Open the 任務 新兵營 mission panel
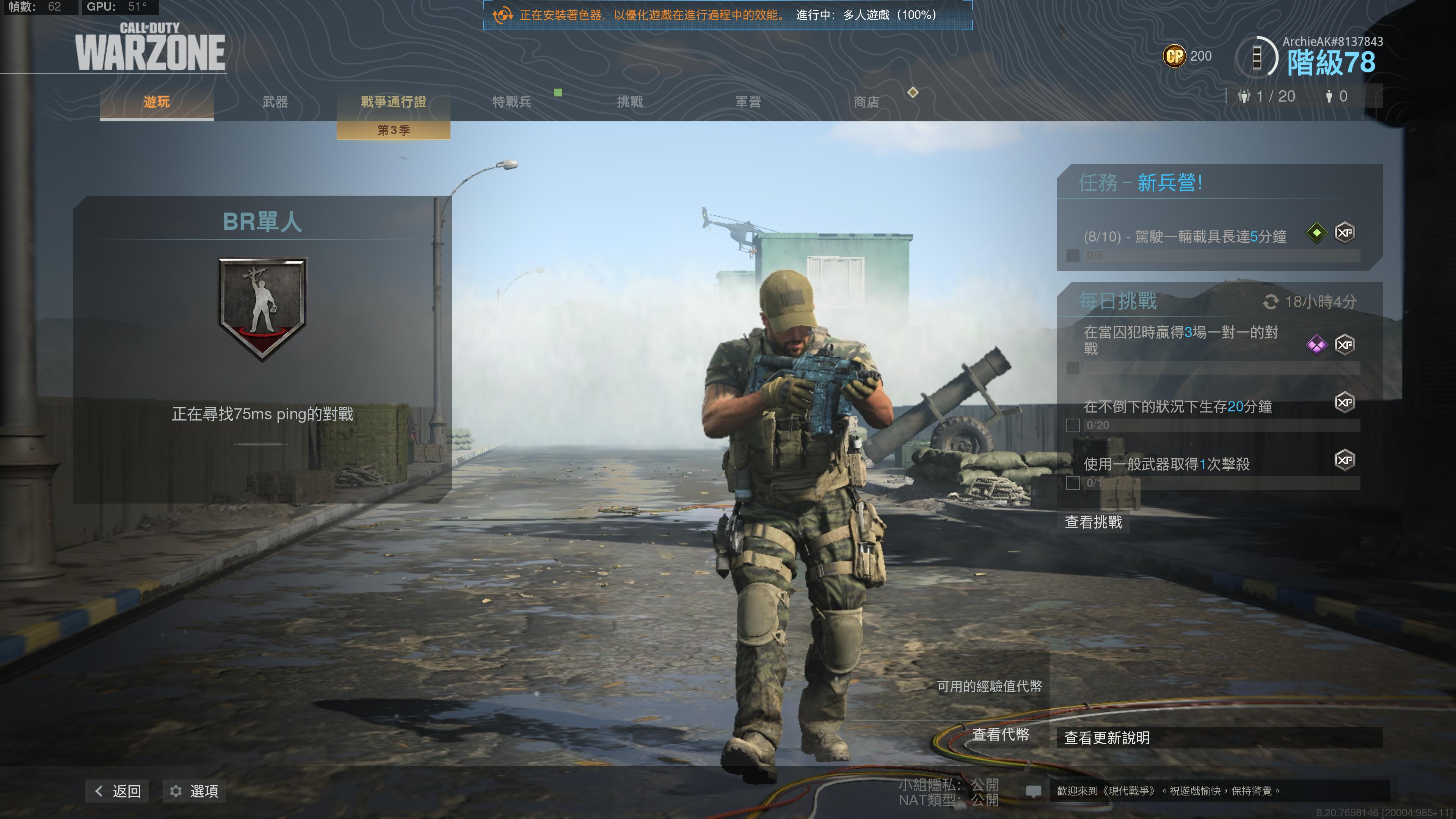The width and height of the screenshot is (1456, 819). click(1141, 182)
